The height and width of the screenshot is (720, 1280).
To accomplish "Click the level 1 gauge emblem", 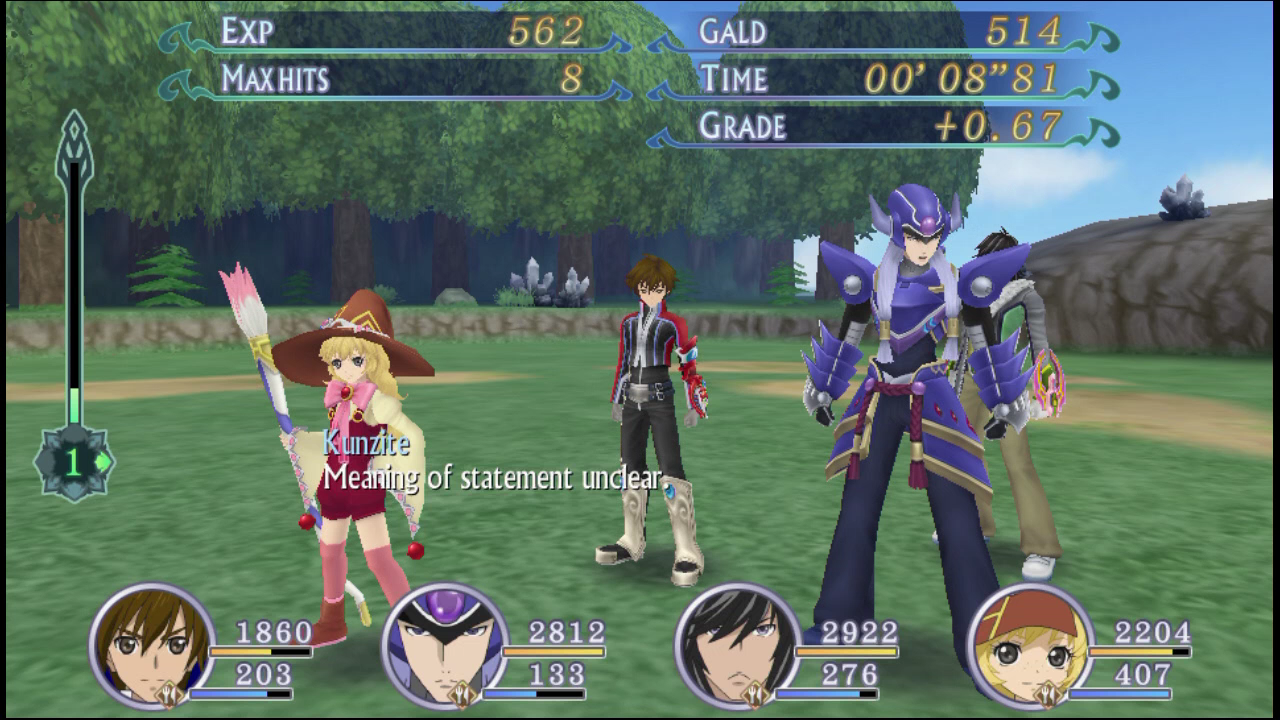I will coord(74,462).
